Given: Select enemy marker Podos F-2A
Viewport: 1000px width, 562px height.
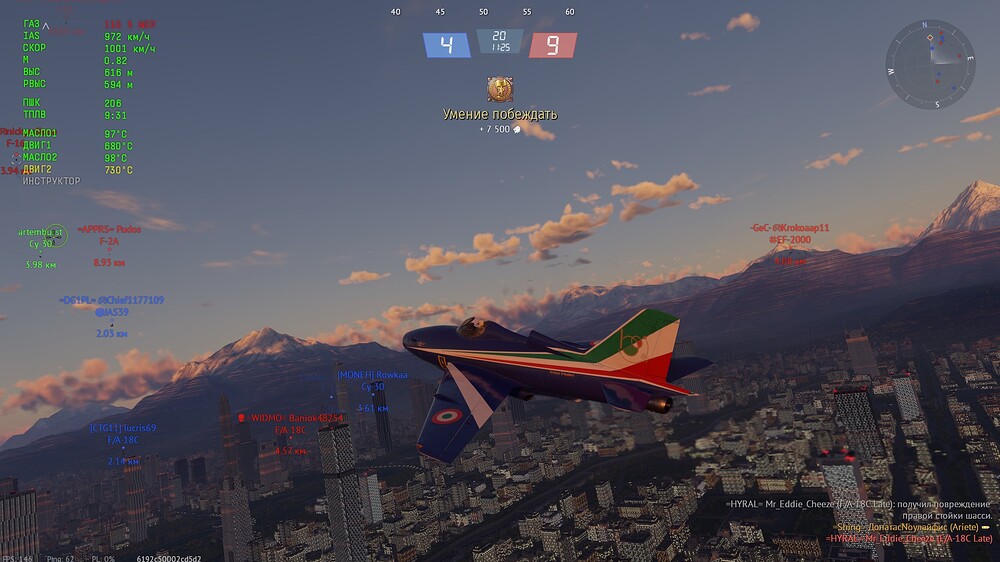Looking at the screenshot, I should tap(108, 236).
